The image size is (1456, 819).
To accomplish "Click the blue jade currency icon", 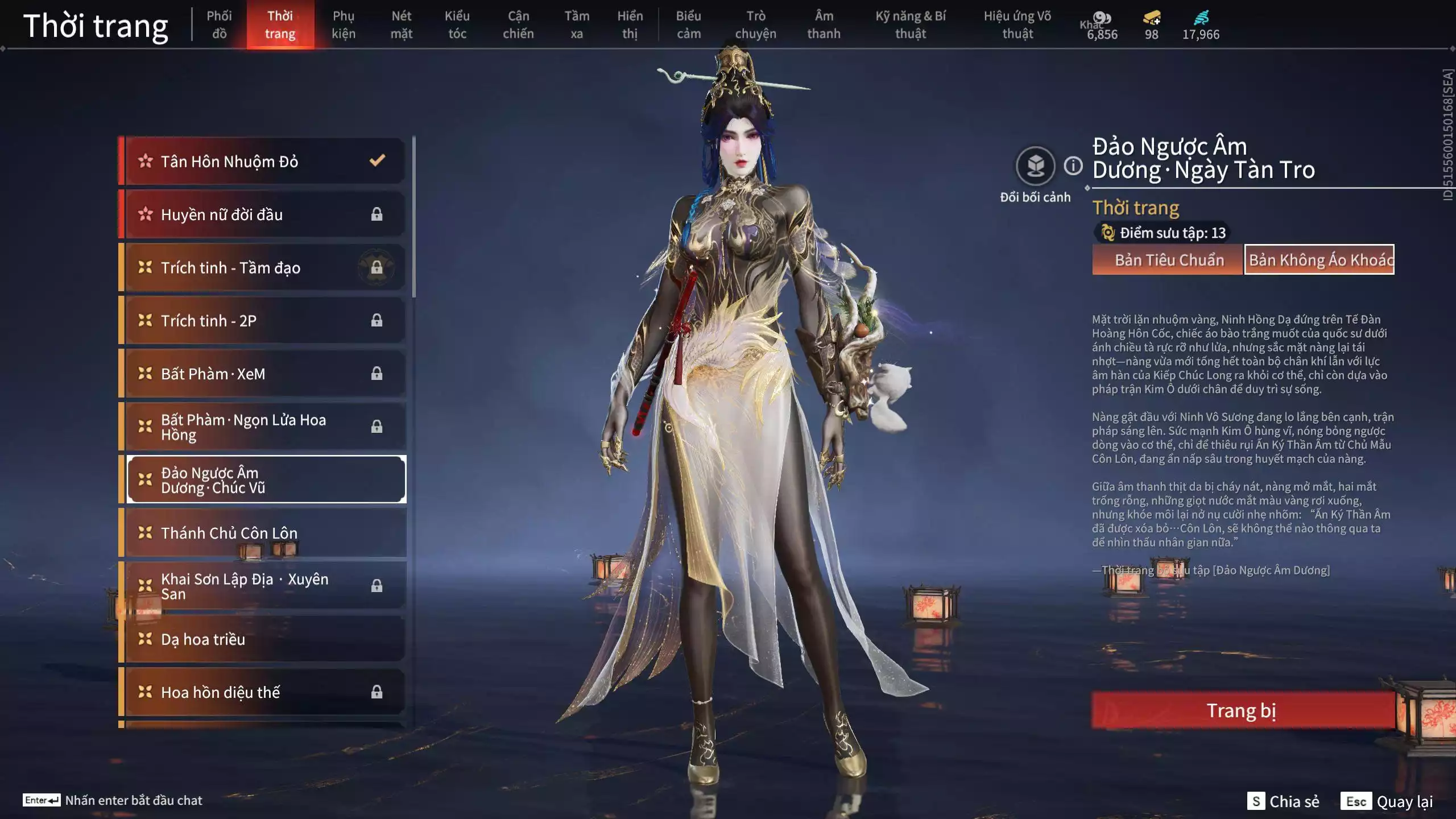I will coord(1200,18).
